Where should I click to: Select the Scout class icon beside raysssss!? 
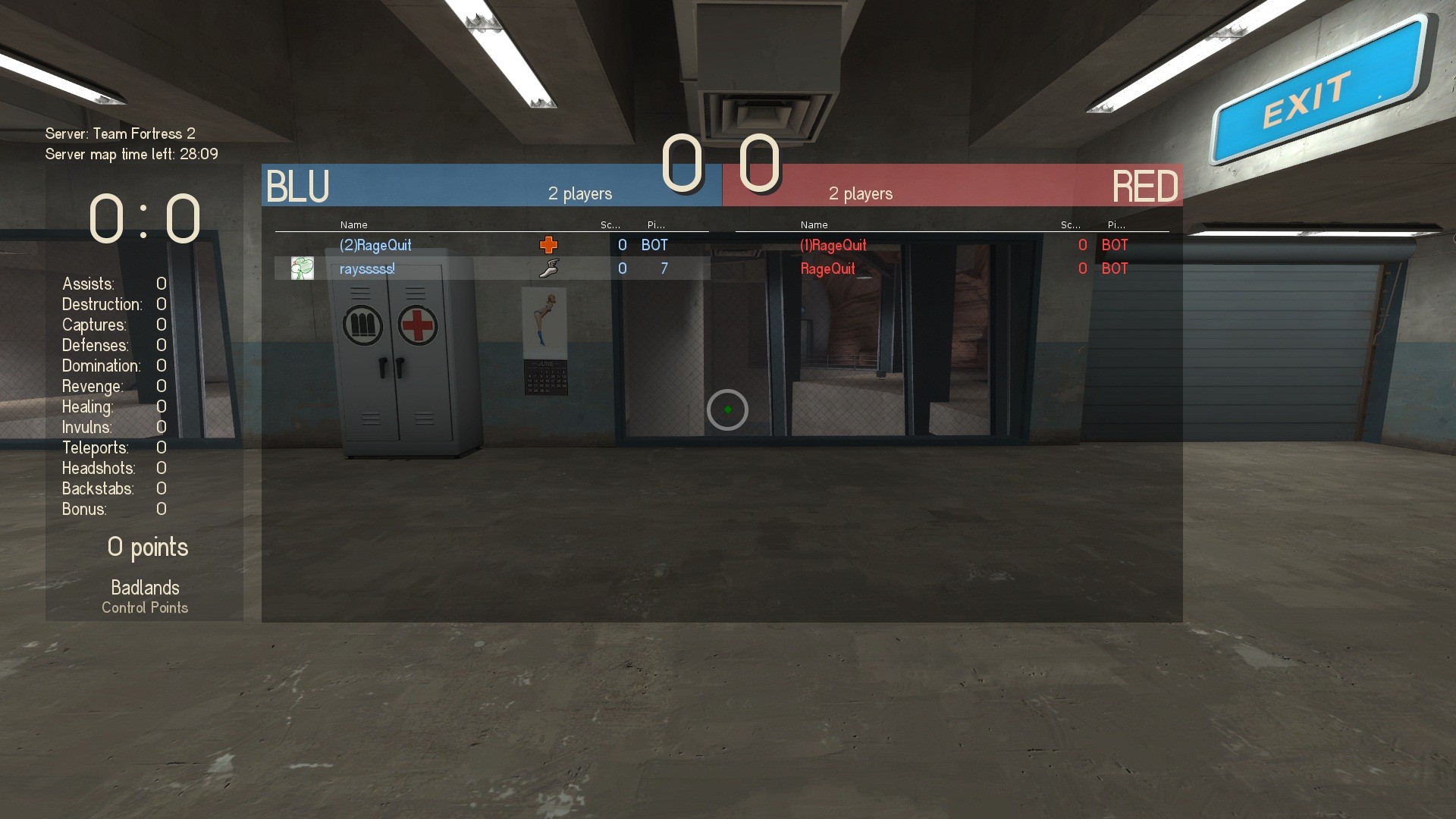[550, 268]
